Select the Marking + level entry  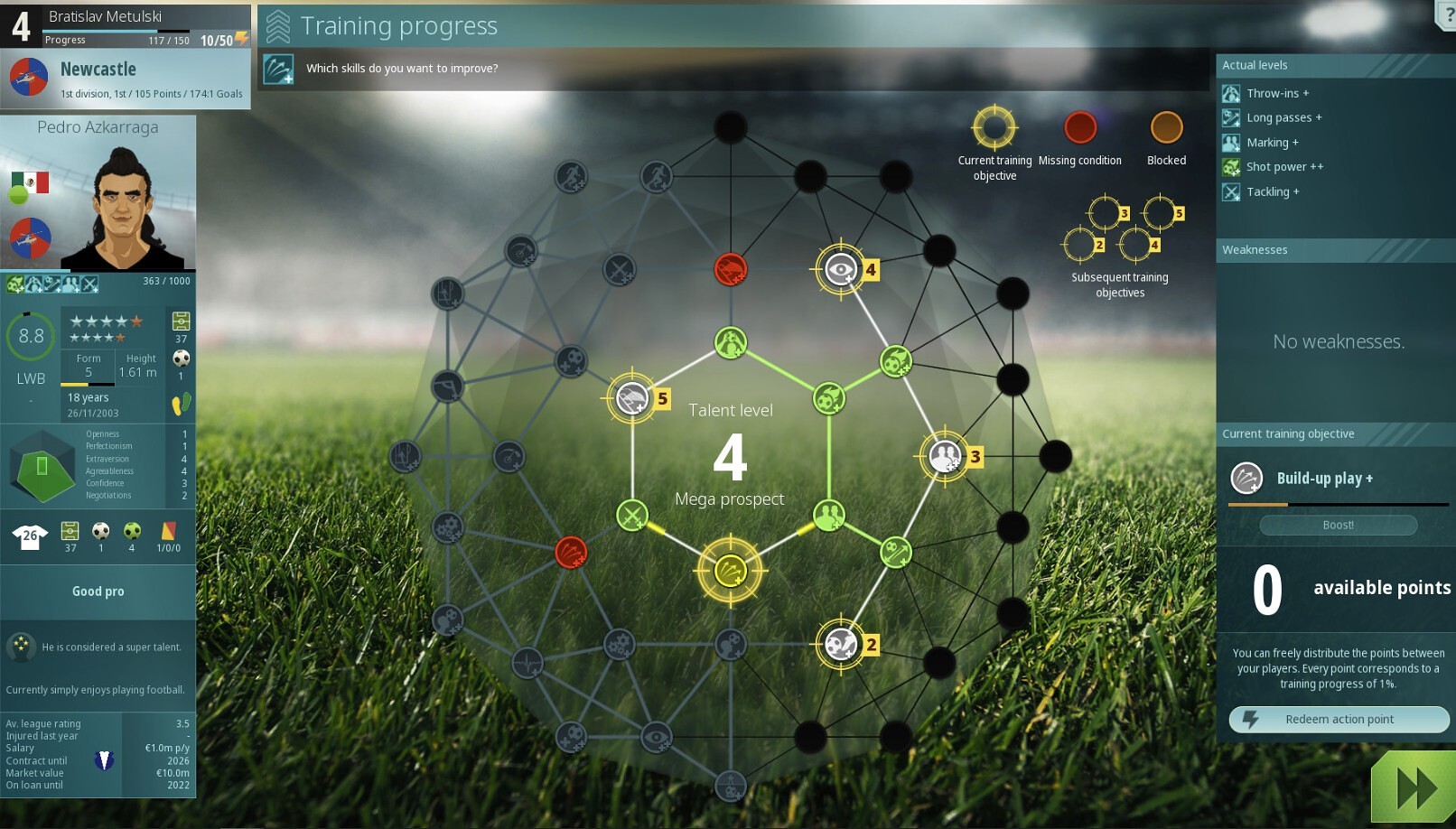(x=1272, y=143)
